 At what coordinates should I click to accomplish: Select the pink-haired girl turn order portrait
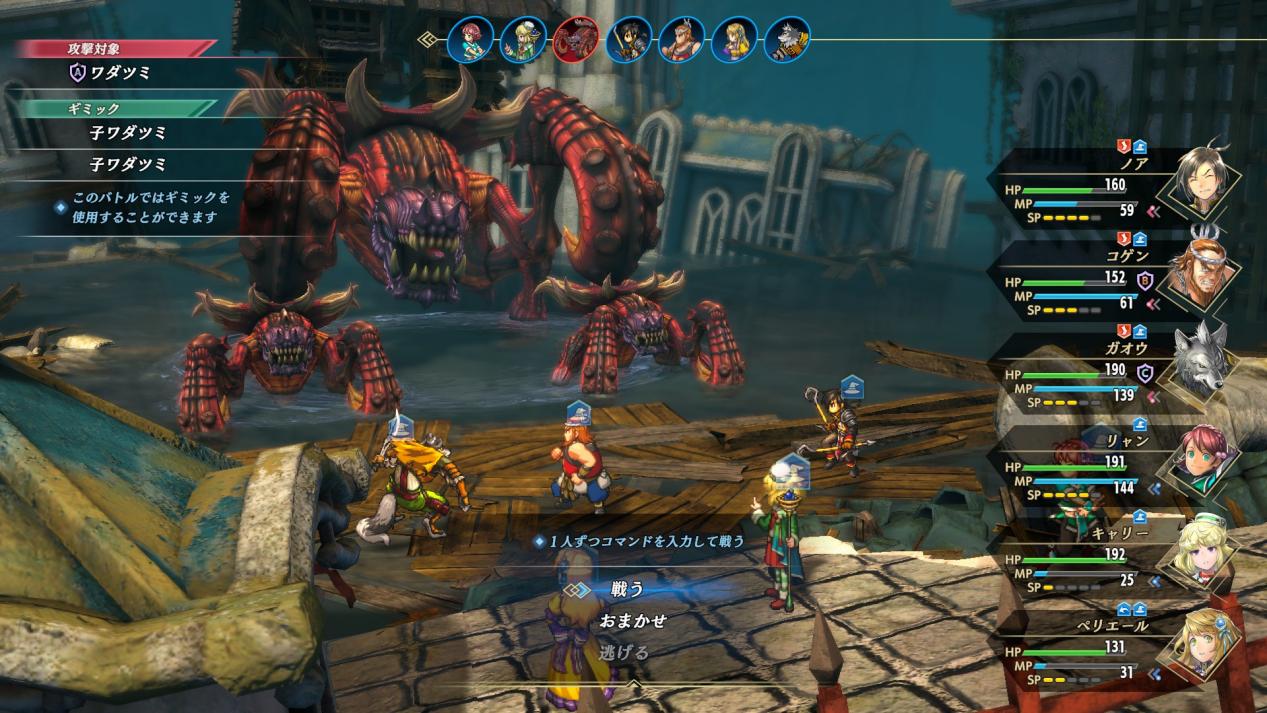pos(471,40)
